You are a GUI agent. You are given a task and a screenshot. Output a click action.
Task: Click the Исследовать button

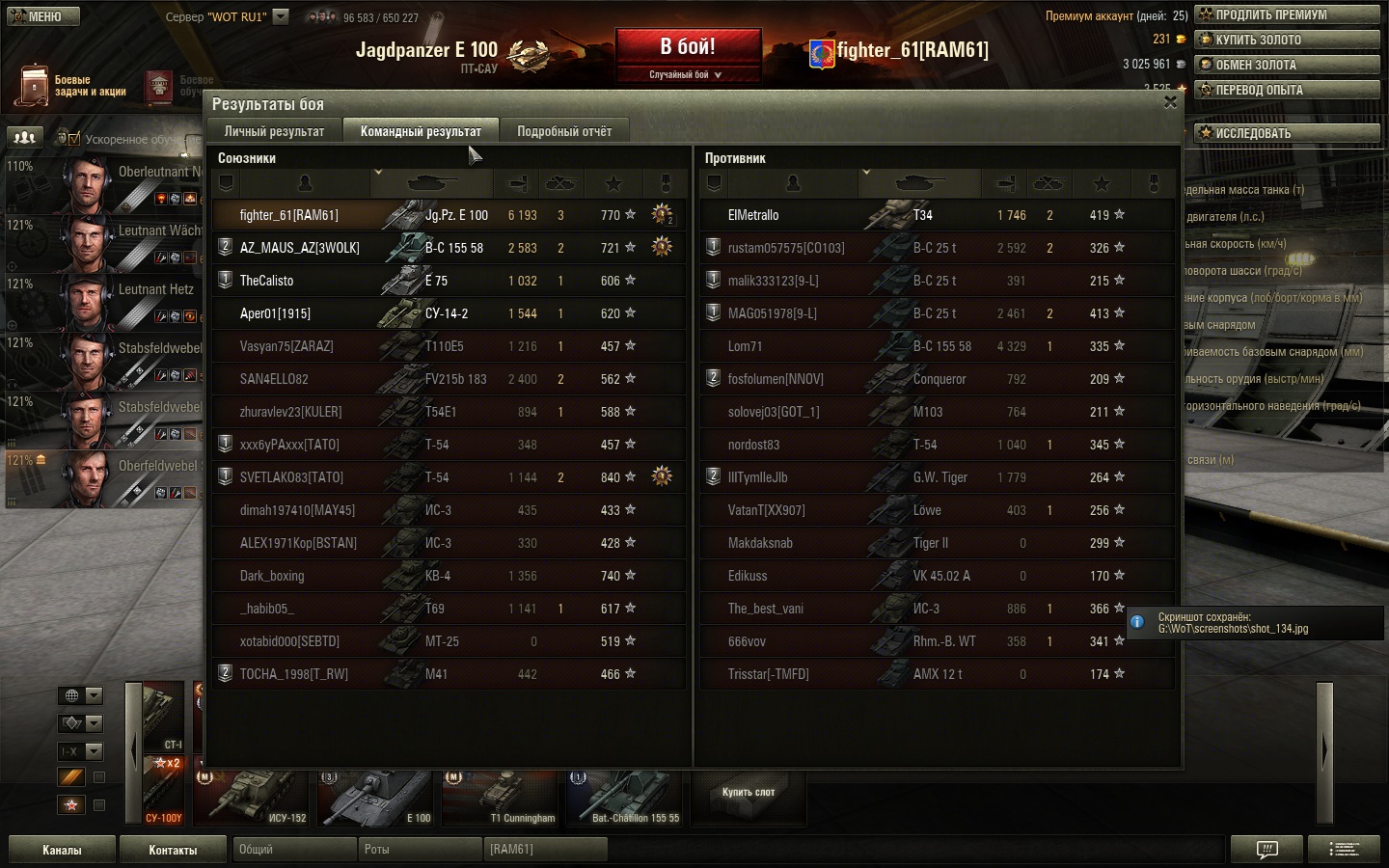1287,133
